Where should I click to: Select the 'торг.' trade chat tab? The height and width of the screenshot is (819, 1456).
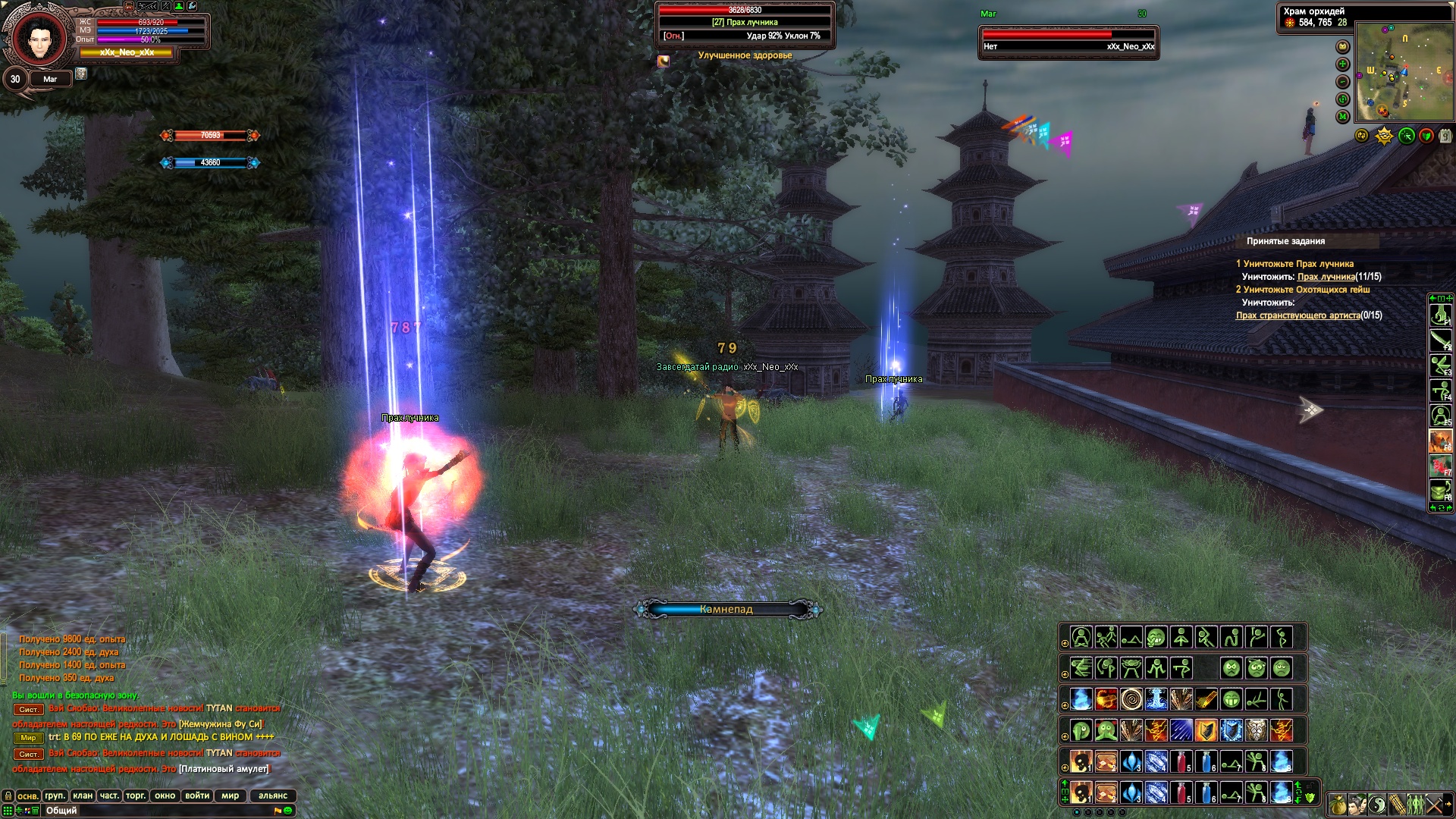[x=136, y=795]
